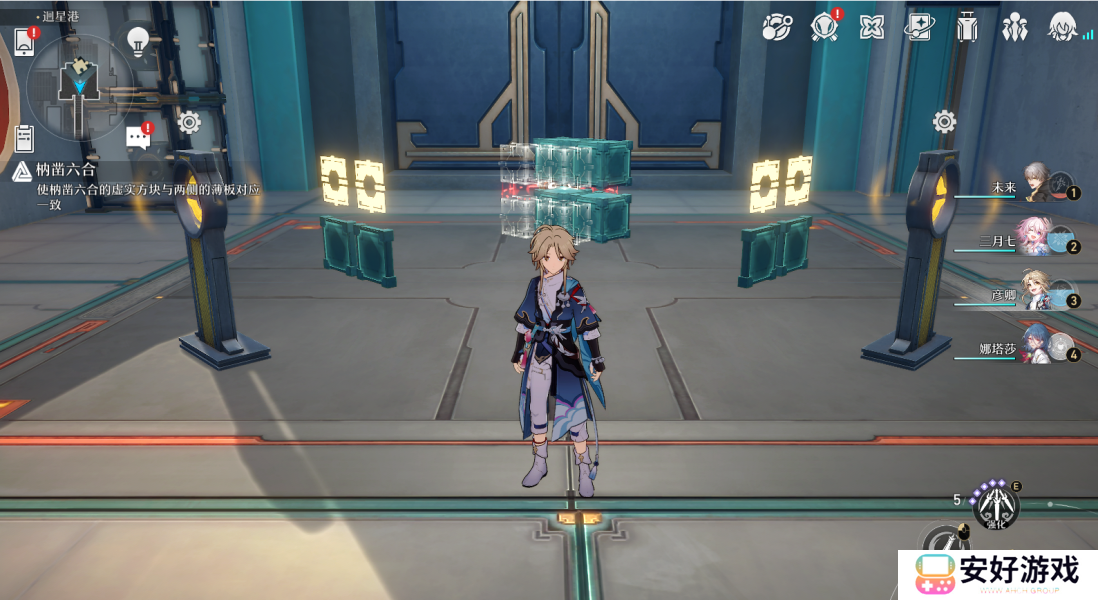1098x600 pixels.
Task: Click the lightbulb hint icon
Action: tap(138, 41)
